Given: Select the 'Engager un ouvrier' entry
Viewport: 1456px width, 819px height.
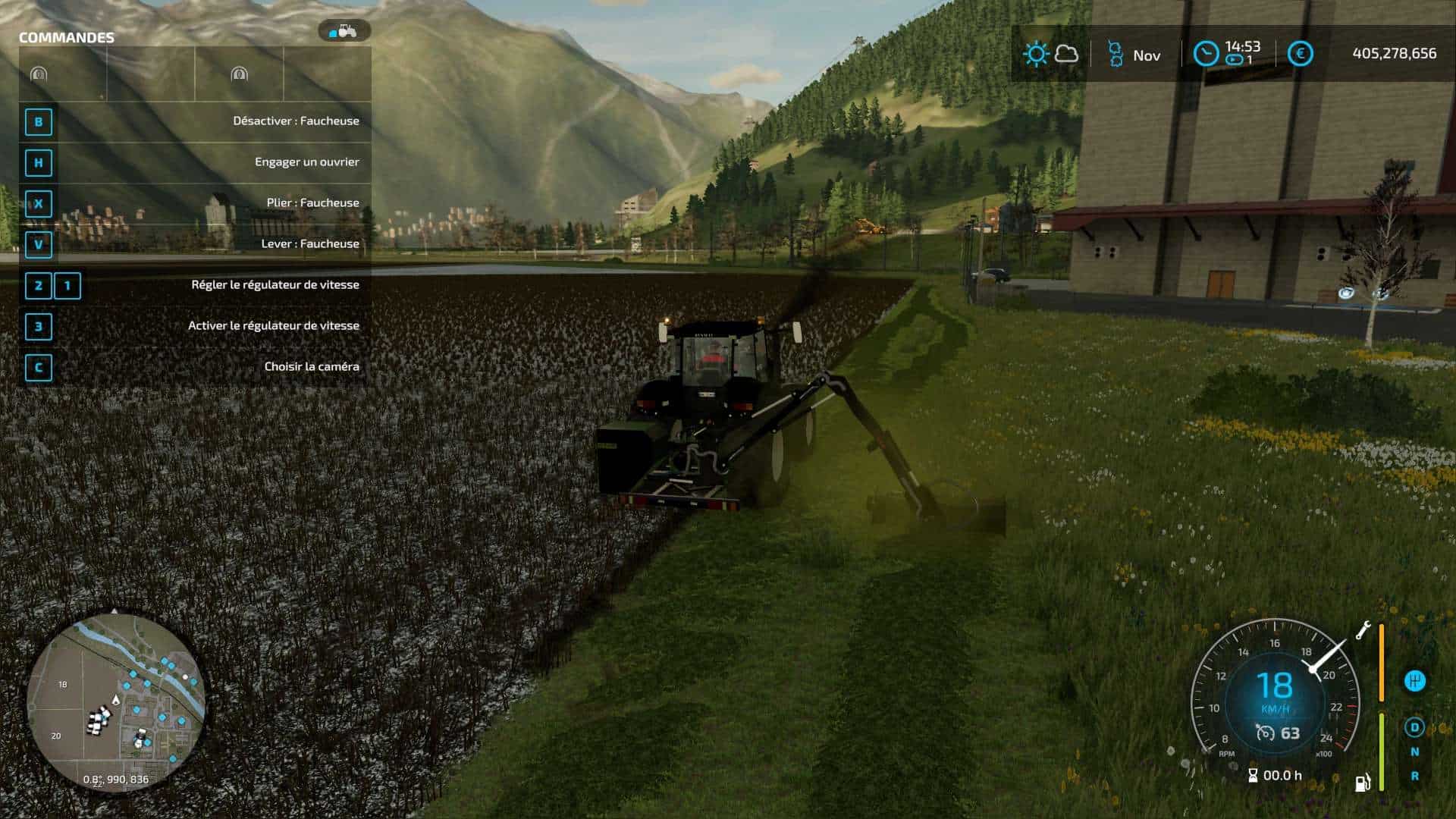Looking at the screenshot, I should 307,161.
